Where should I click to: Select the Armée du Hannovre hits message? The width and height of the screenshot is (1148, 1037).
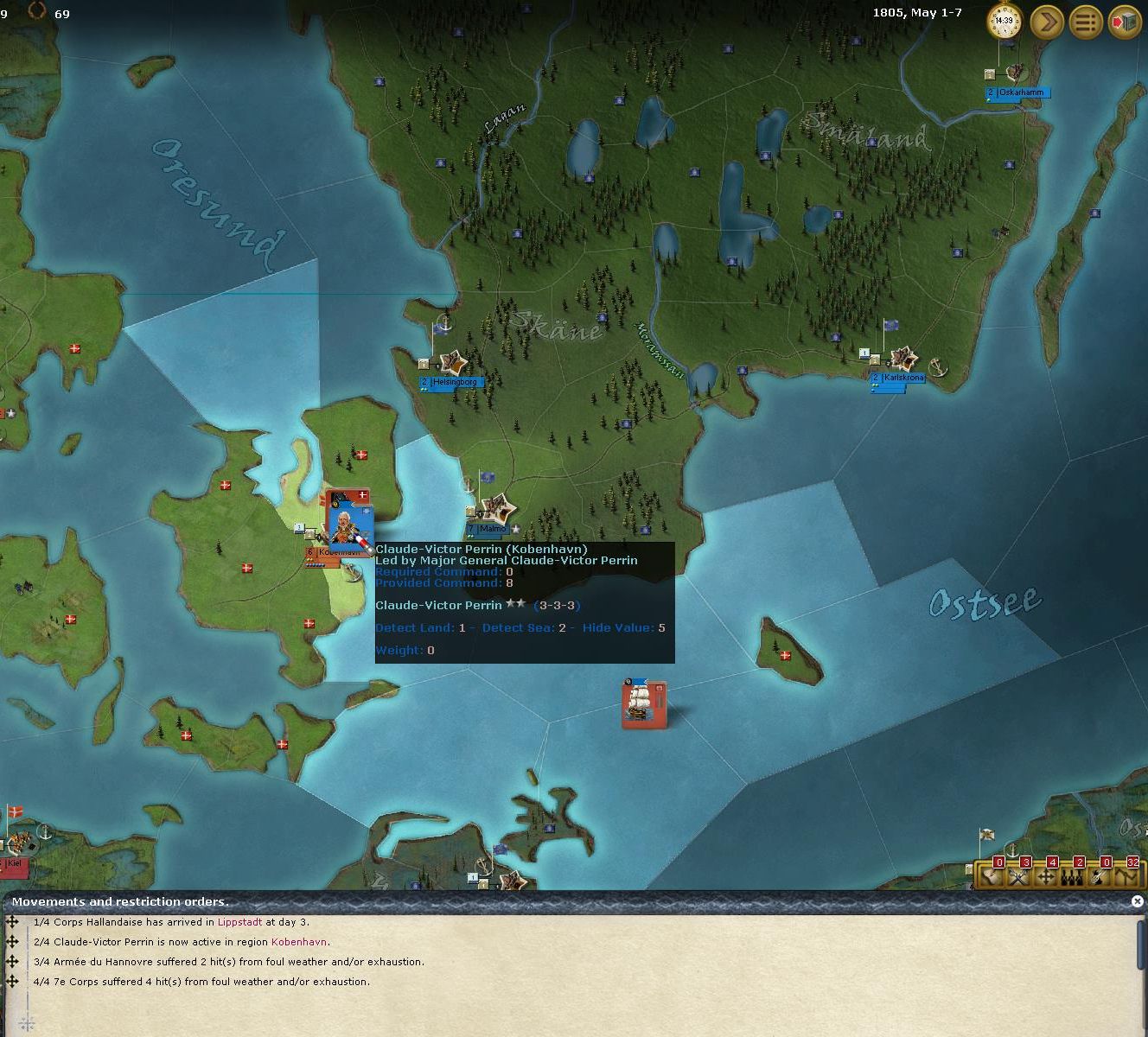[x=228, y=962]
